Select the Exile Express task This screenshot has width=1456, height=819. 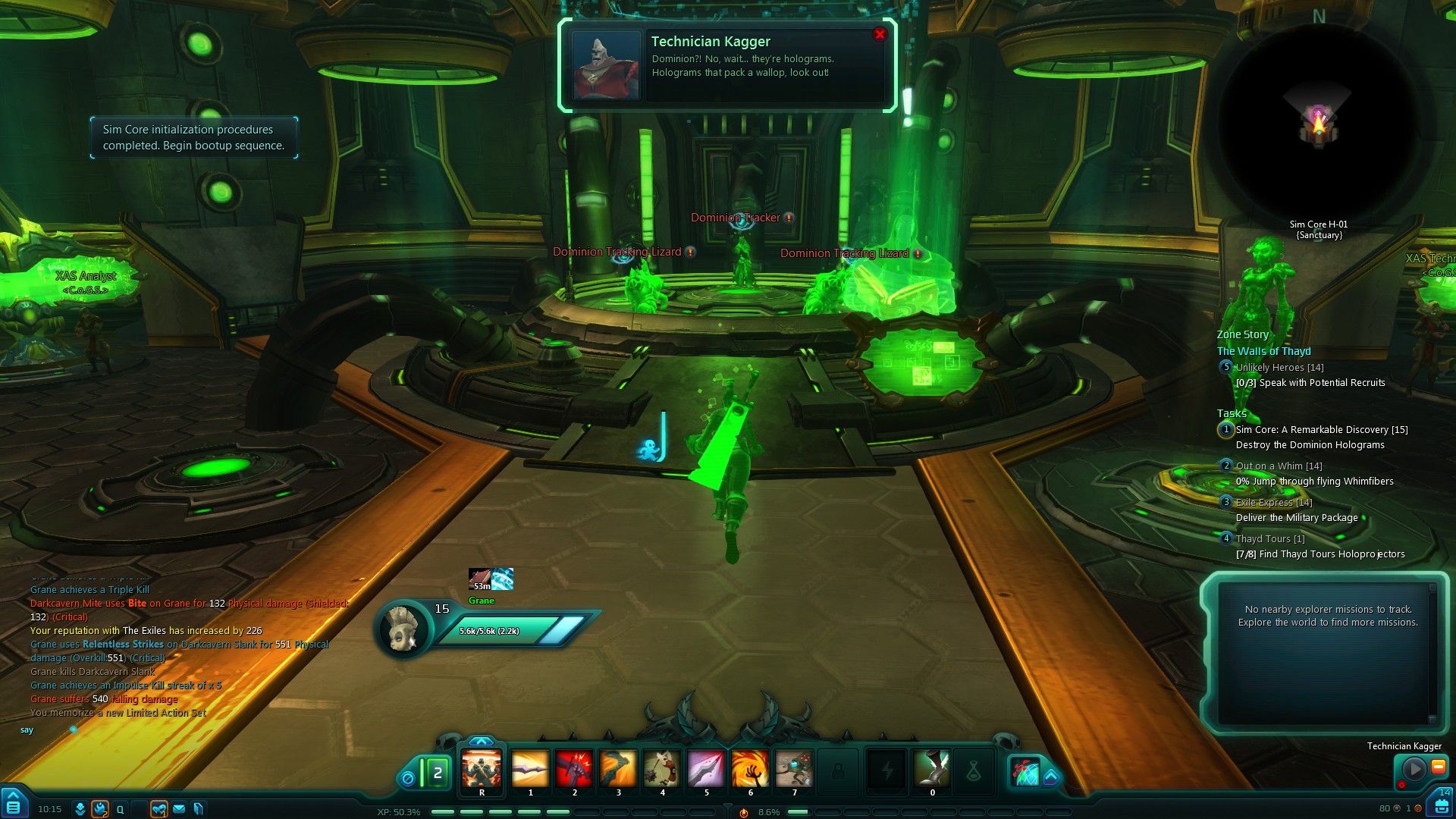1273,503
